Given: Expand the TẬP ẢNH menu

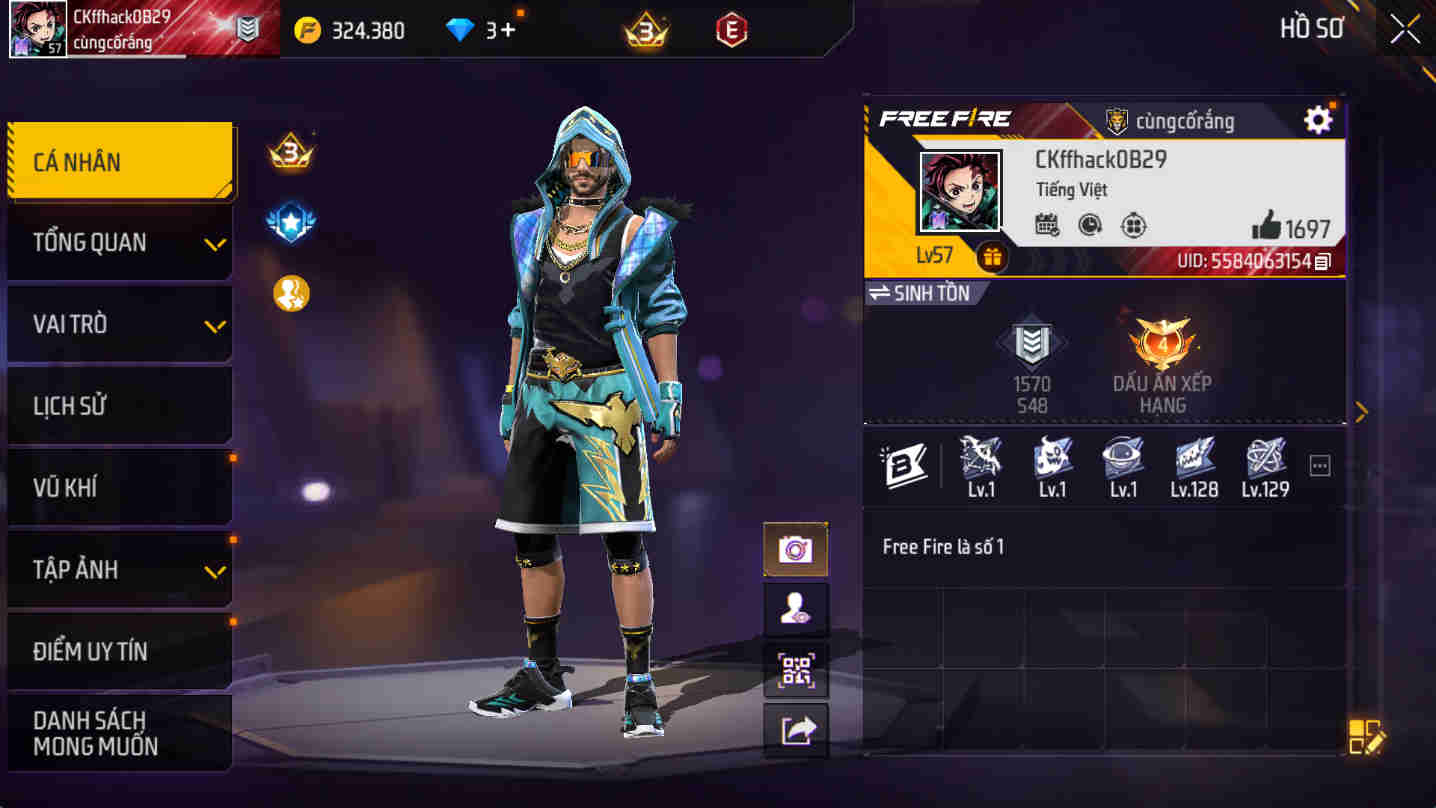Looking at the screenshot, I should click(x=119, y=568).
